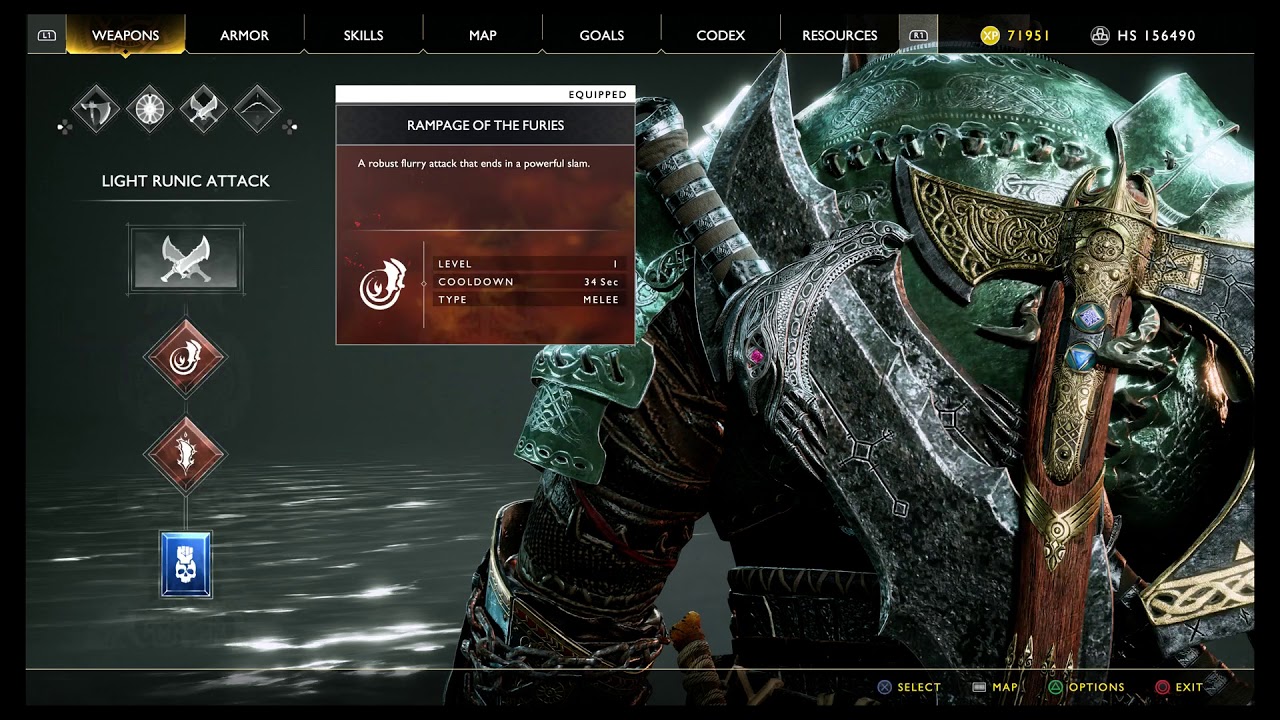Viewport: 1280px width, 720px height.
Task: Open the Armor tab
Action: click(x=244, y=35)
